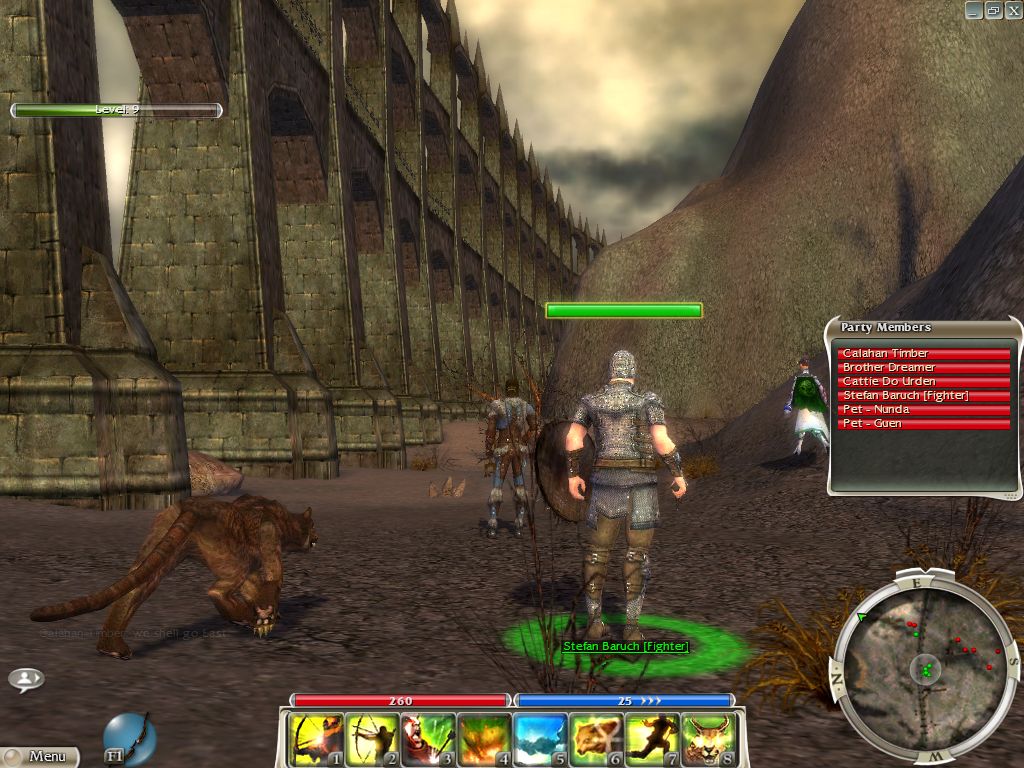Minimize the game window
Screen dimensions: 1024x768
coord(974,10)
